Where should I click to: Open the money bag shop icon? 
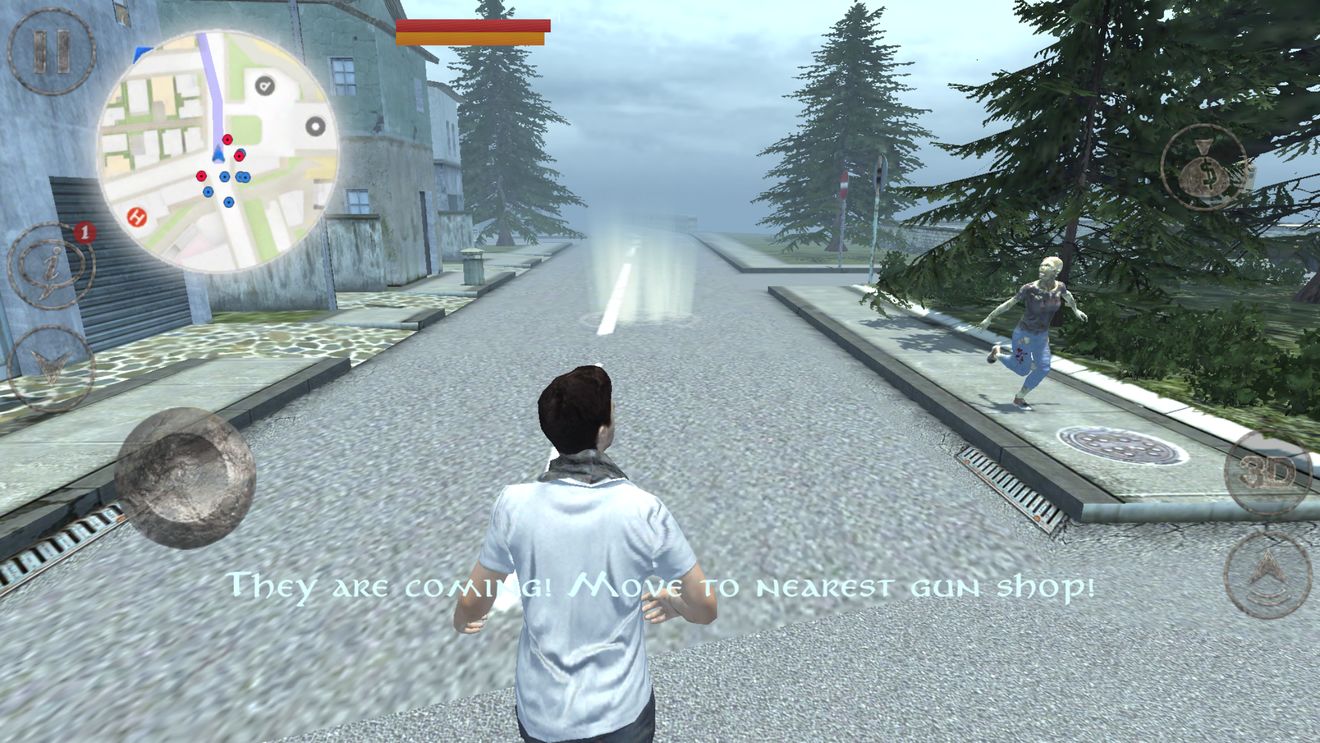point(1205,168)
